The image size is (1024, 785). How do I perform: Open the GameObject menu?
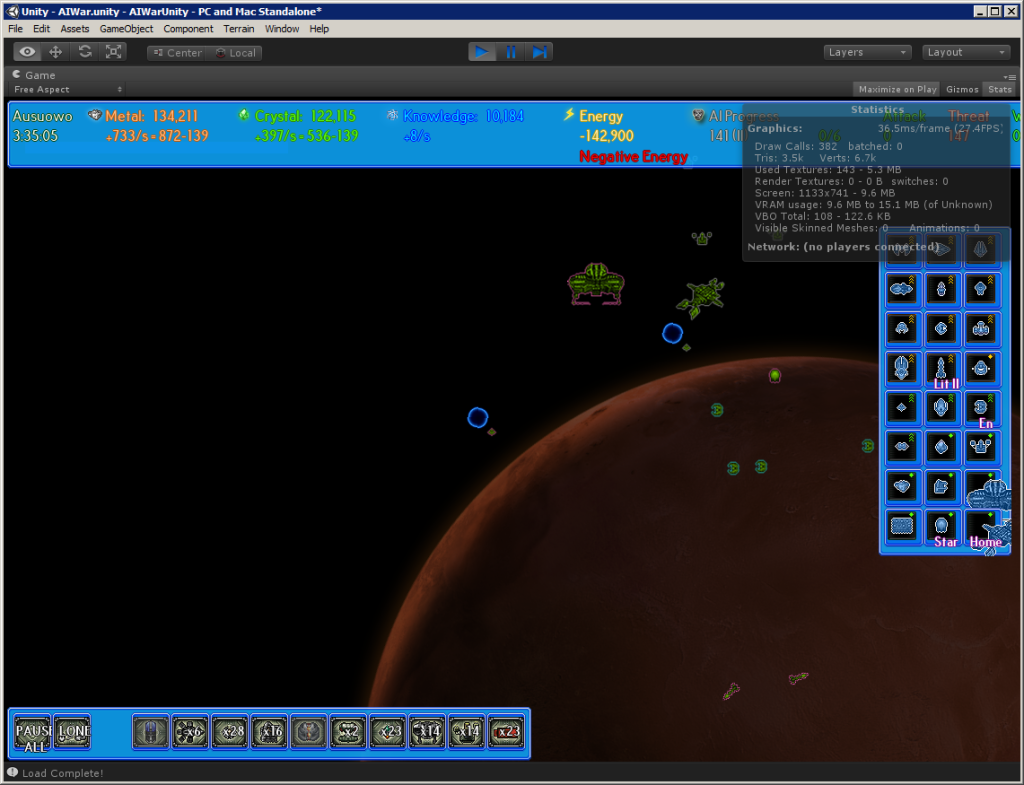click(126, 29)
